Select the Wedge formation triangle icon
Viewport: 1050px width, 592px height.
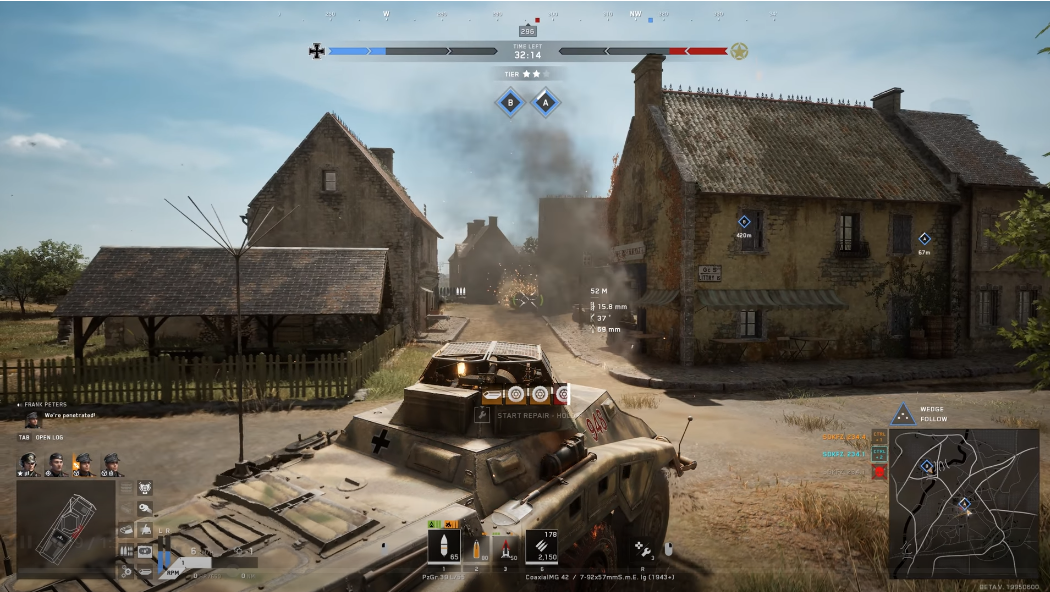pos(903,413)
